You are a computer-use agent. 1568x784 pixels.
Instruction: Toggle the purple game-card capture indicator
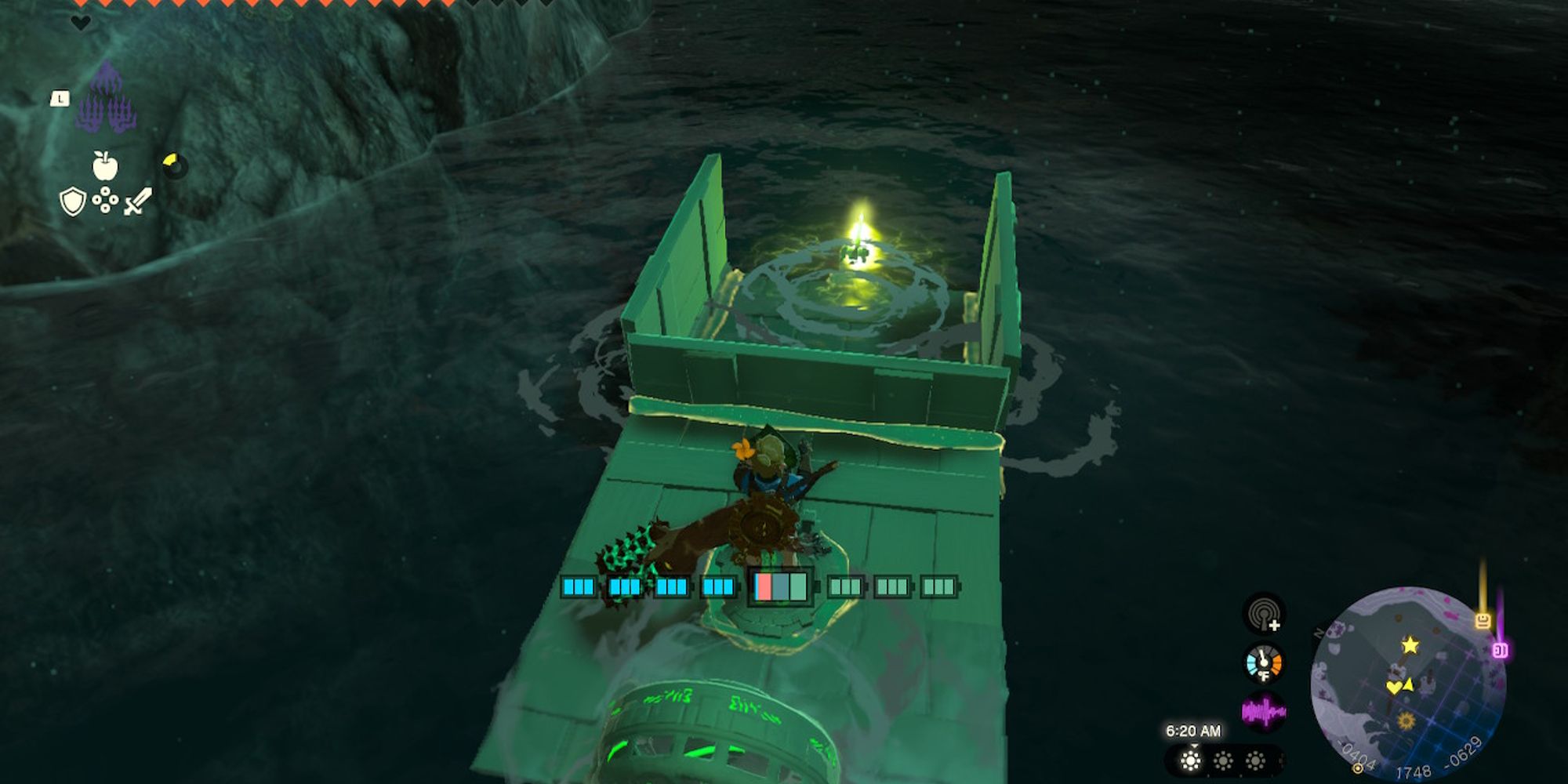(x=1500, y=650)
